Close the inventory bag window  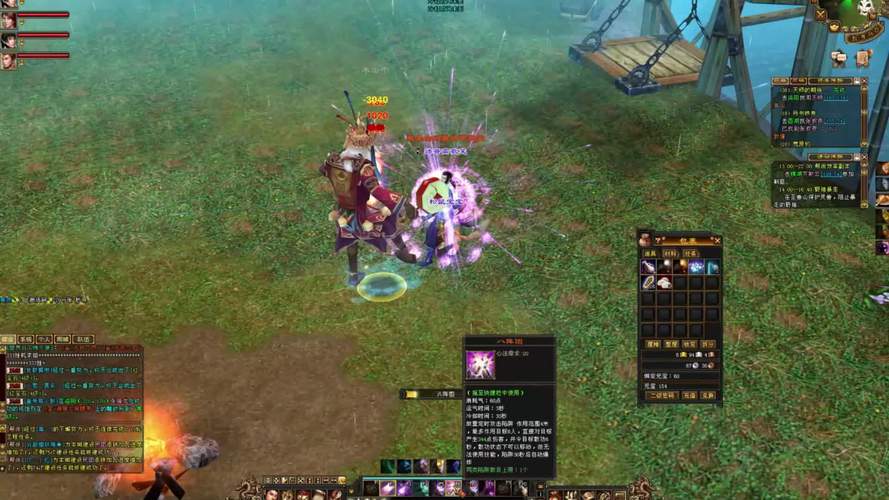[x=717, y=240]
